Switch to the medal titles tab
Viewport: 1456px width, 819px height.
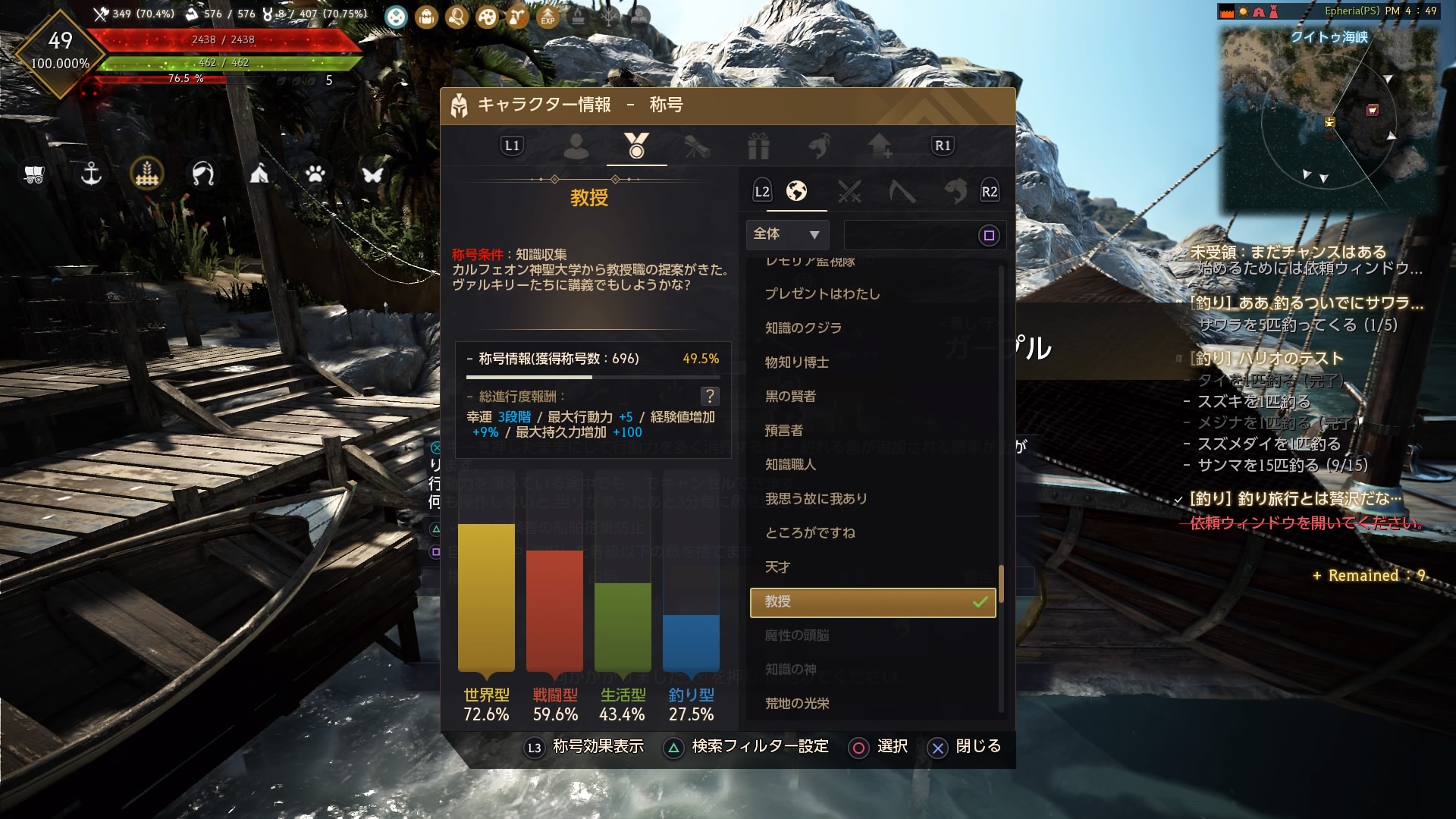tap(636, 146)
